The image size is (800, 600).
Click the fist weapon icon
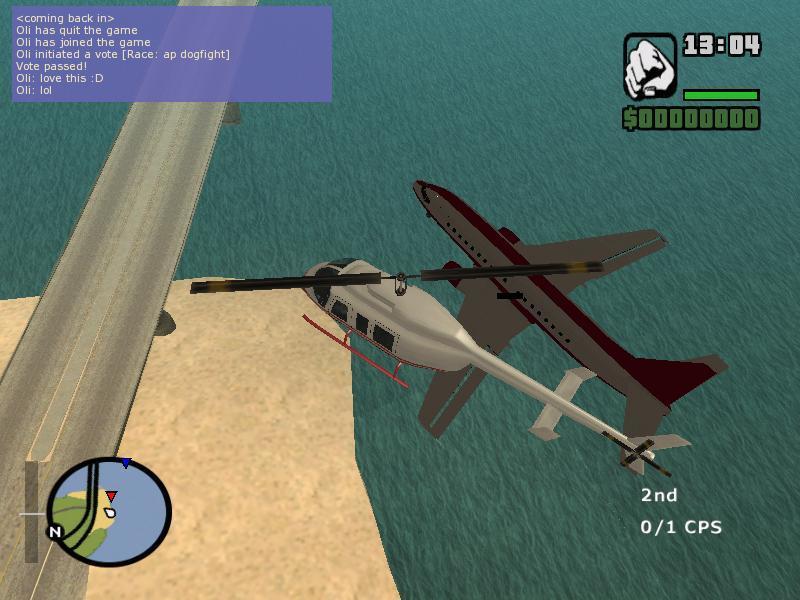[x=650, y=66]
